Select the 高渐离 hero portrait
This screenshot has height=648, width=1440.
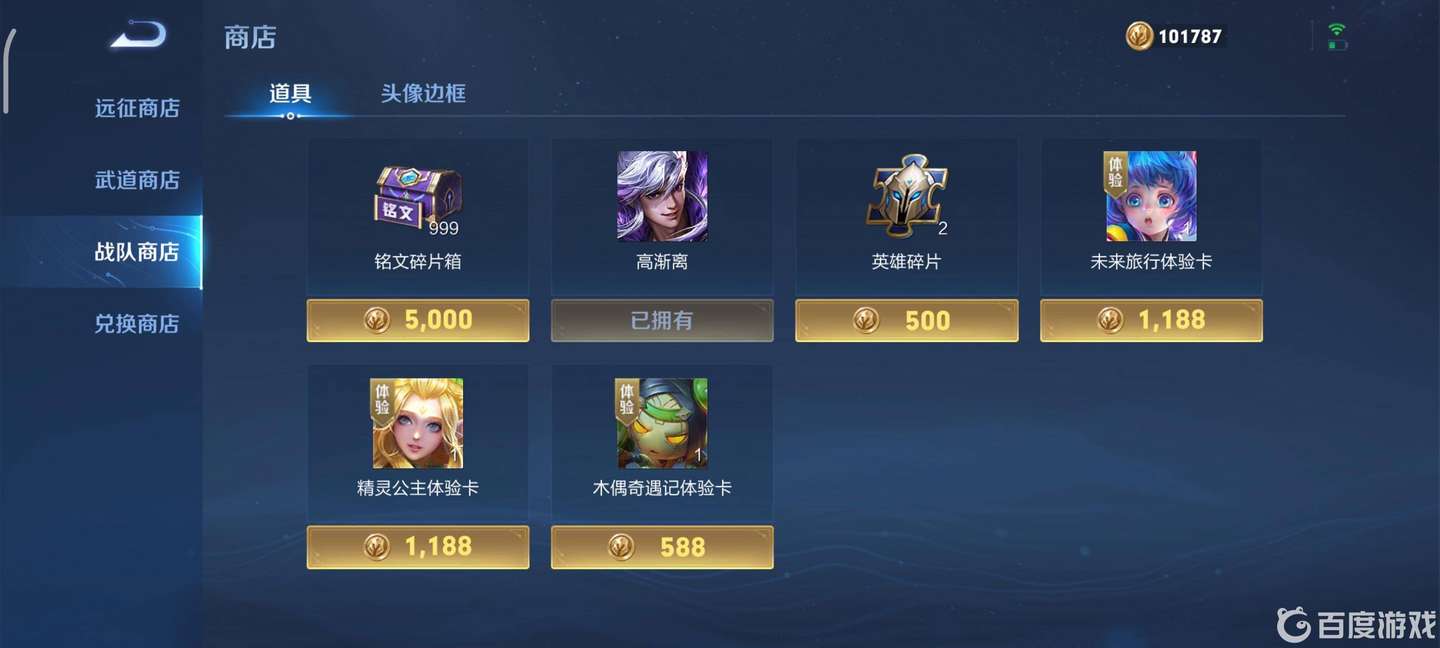[662, 197]
